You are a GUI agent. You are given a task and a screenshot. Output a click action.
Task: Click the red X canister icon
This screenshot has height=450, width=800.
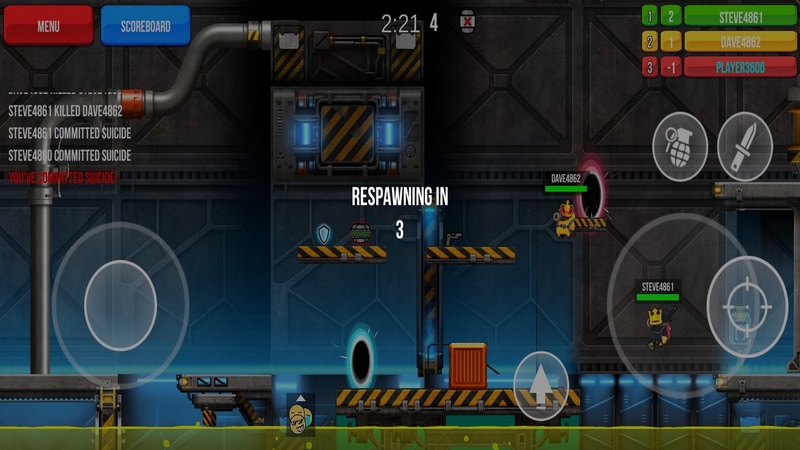tap(467, 21)
